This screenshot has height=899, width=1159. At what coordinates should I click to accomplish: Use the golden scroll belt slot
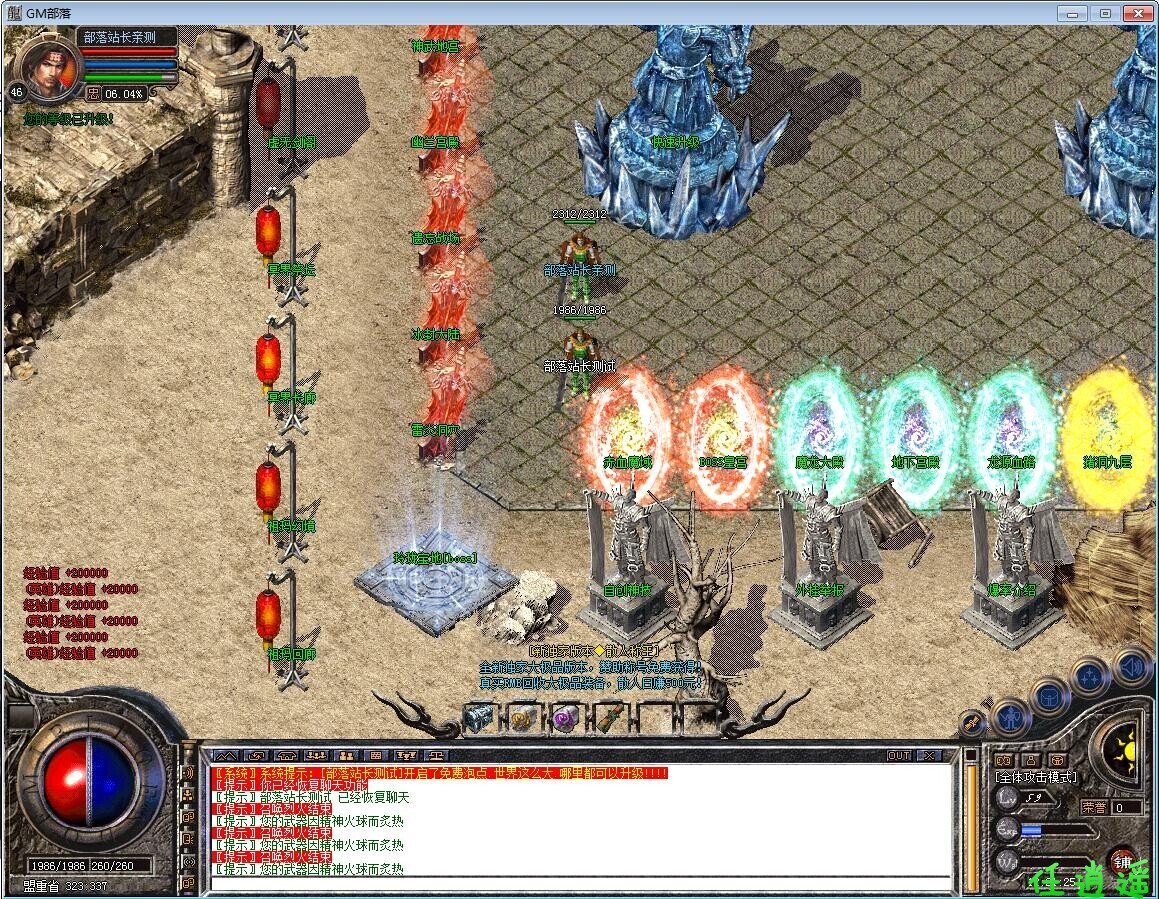point(521,717)
